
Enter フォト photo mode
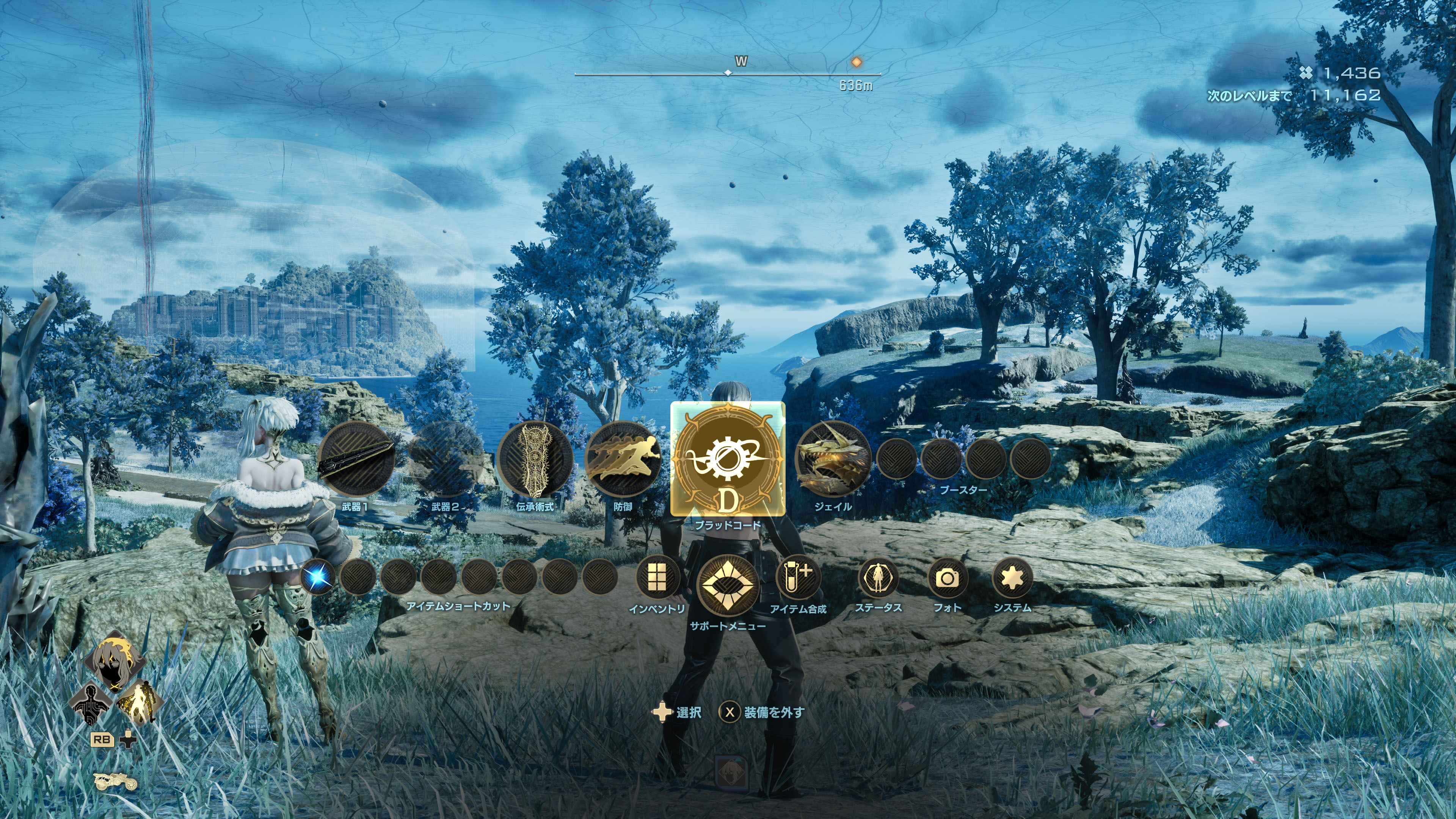[947, 577]
